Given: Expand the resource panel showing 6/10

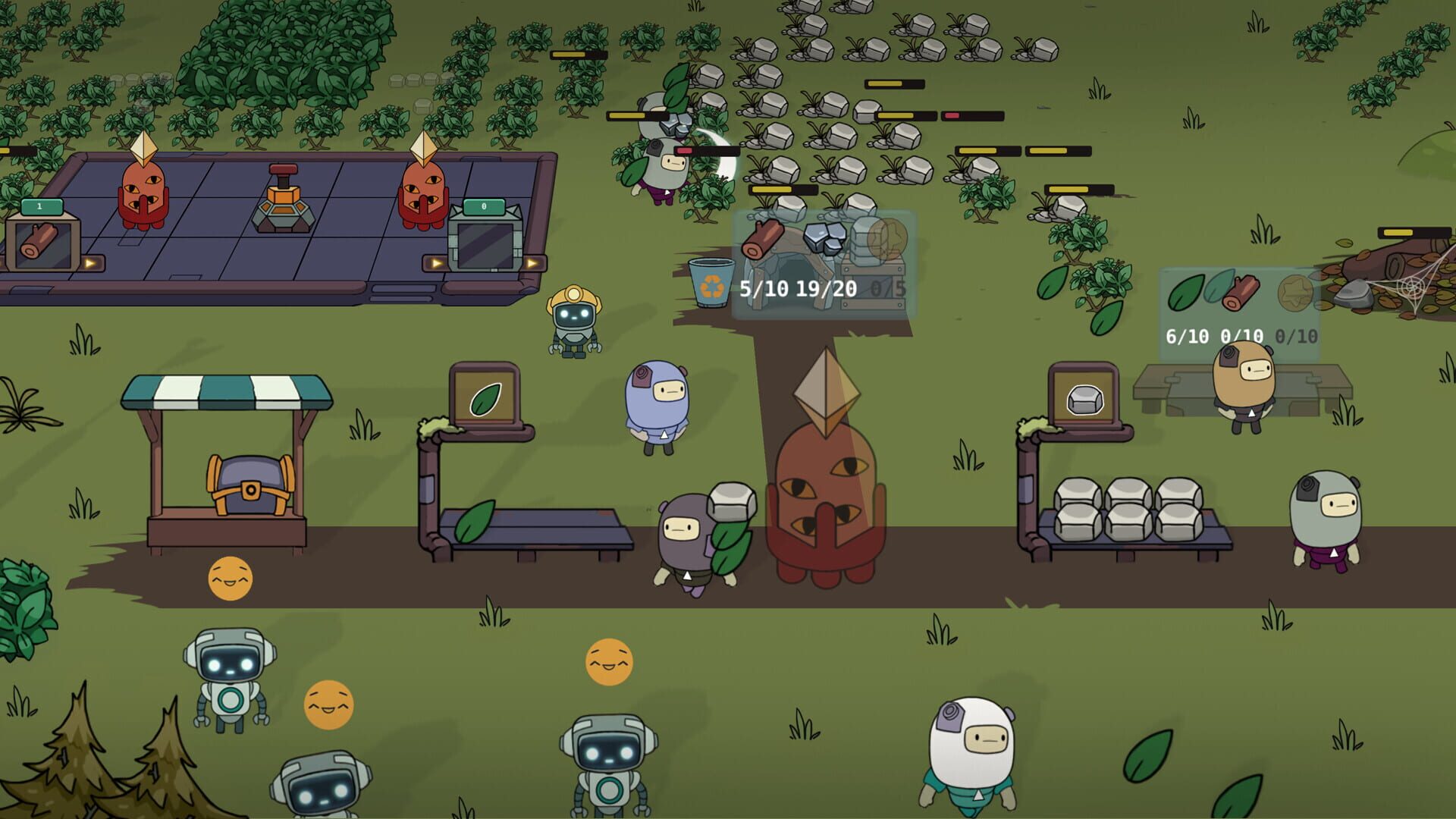Looking at the screenshot, I should coord(1186,337).
